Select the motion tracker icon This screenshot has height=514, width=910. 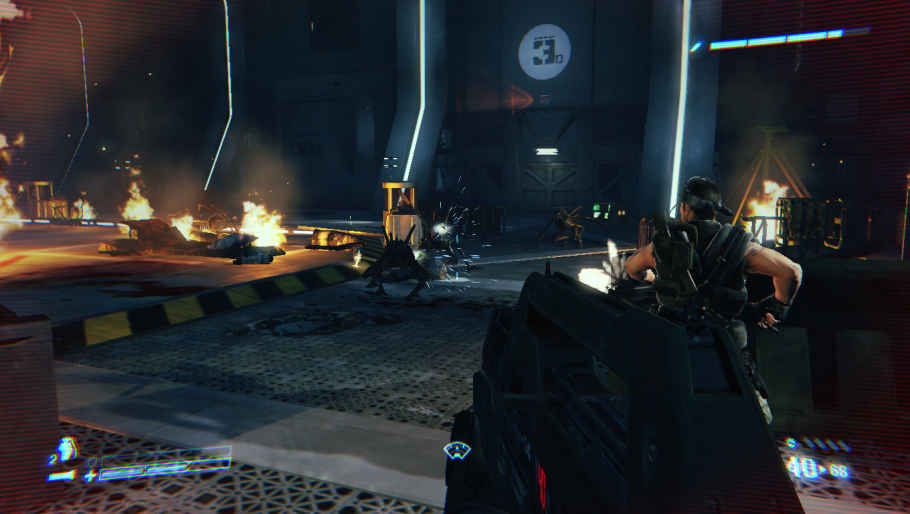point(457,451)
